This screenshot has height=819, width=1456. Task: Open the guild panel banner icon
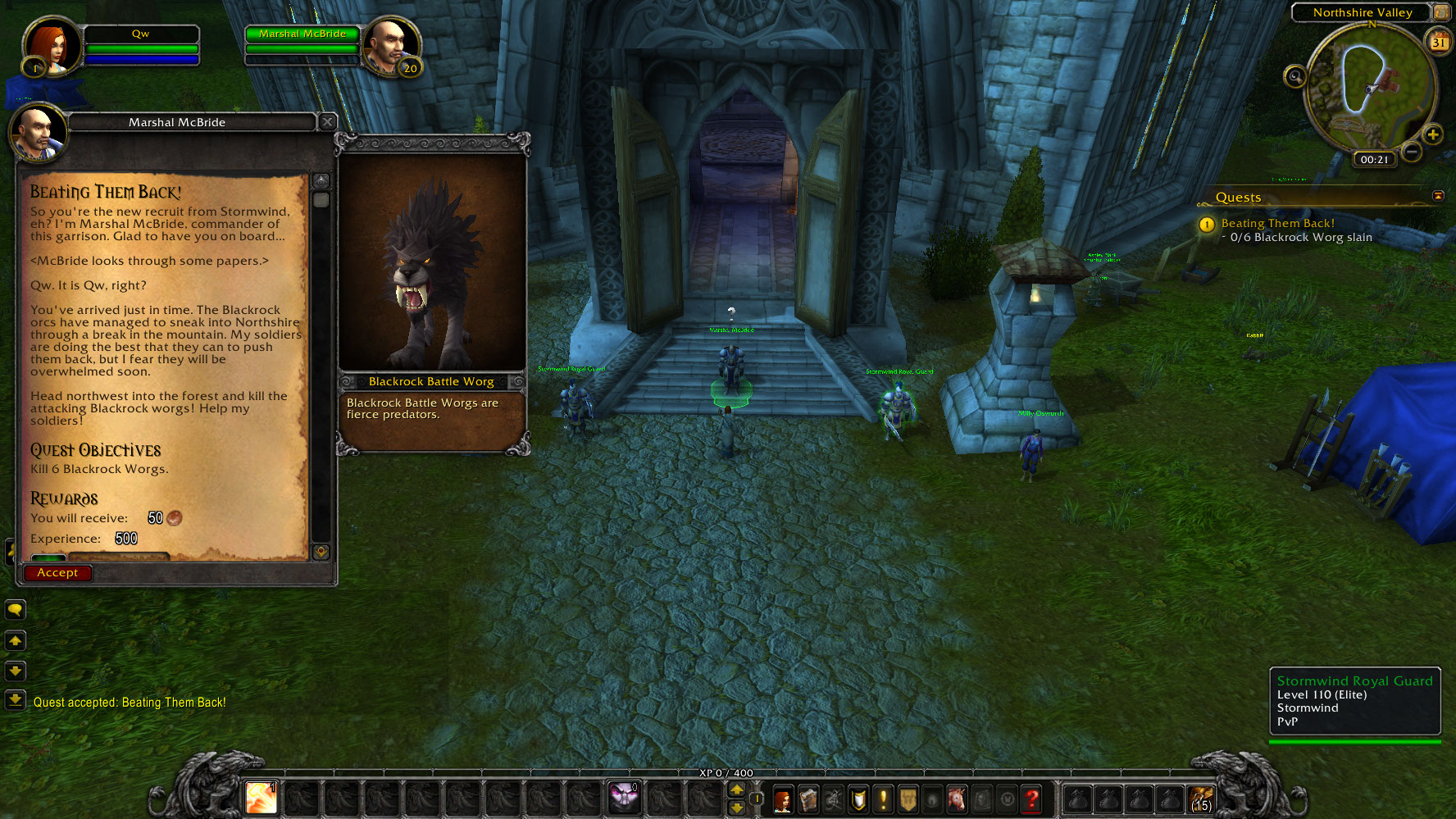pyautogui.click(x=907, y=799)
